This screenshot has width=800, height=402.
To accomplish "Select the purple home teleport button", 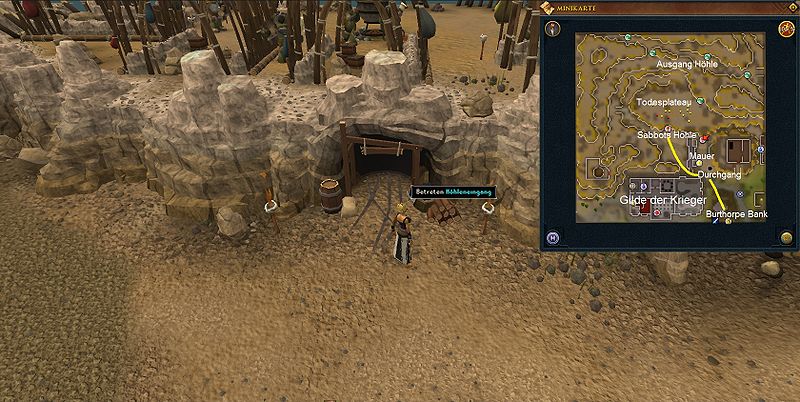I will 553,238.
